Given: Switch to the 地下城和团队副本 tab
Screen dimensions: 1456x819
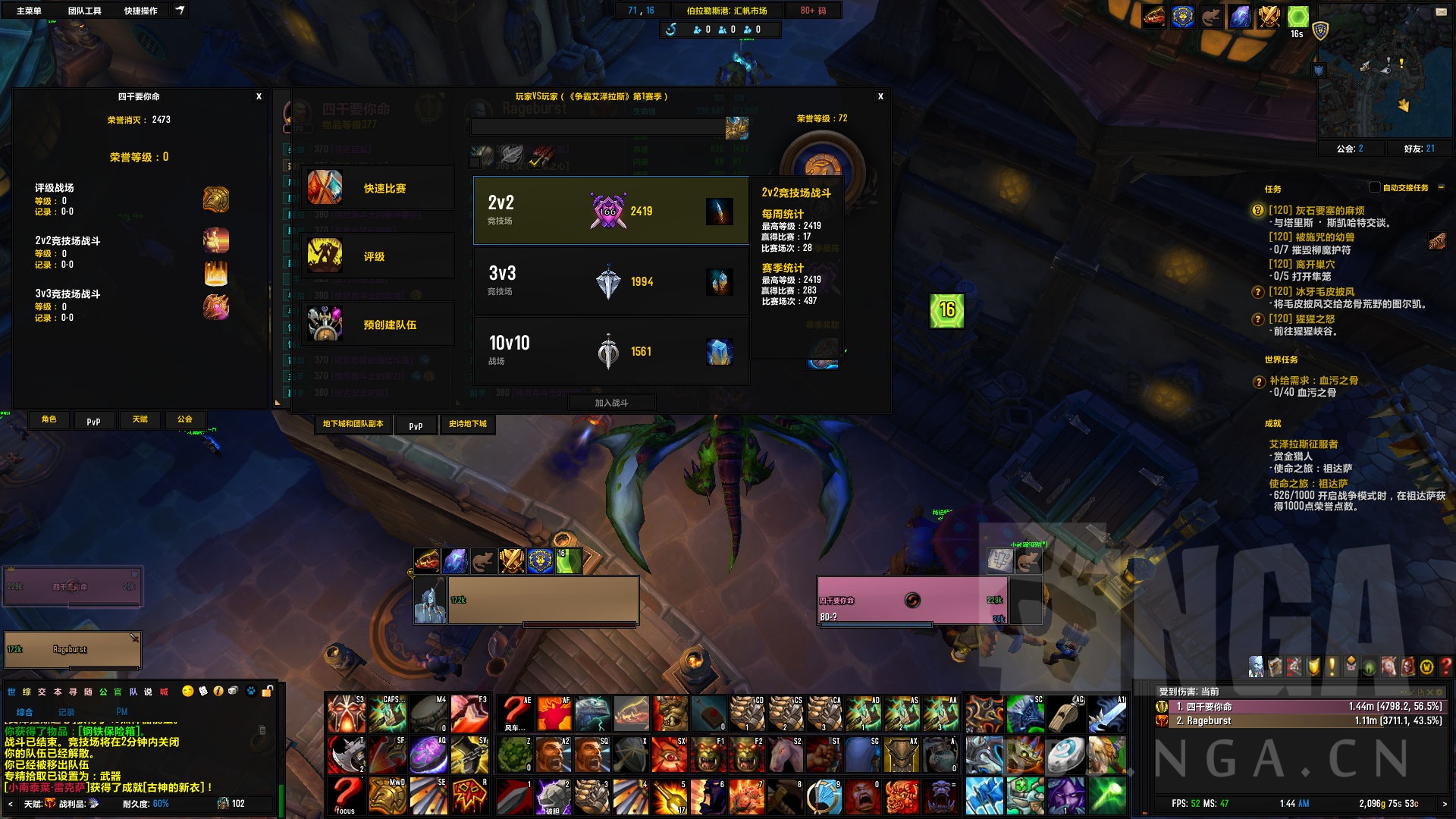Looking at the screenshot, I should [x=353, y=425].
